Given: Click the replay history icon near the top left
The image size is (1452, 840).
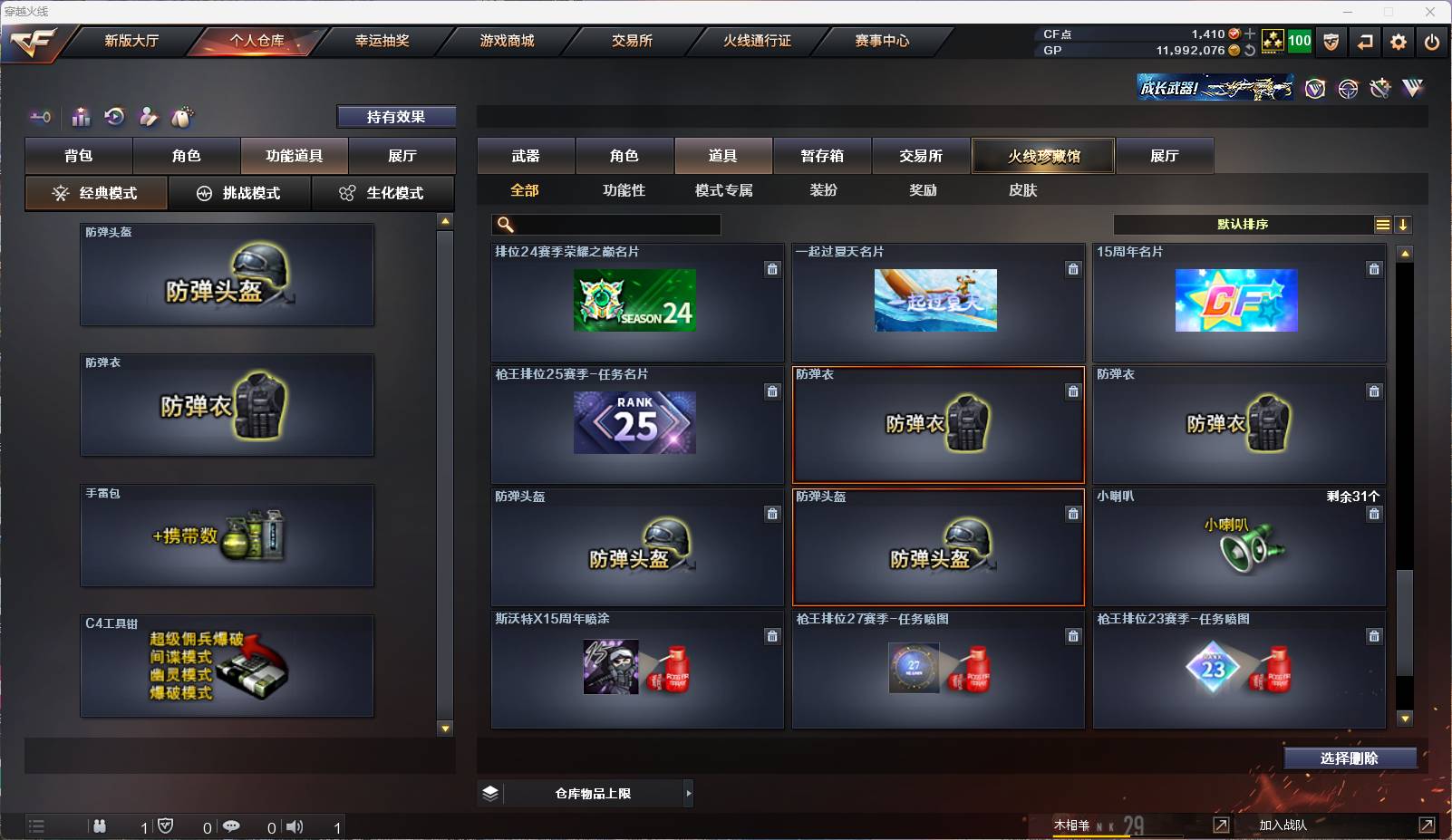Looking at the screenshot, I should [114, 117].
